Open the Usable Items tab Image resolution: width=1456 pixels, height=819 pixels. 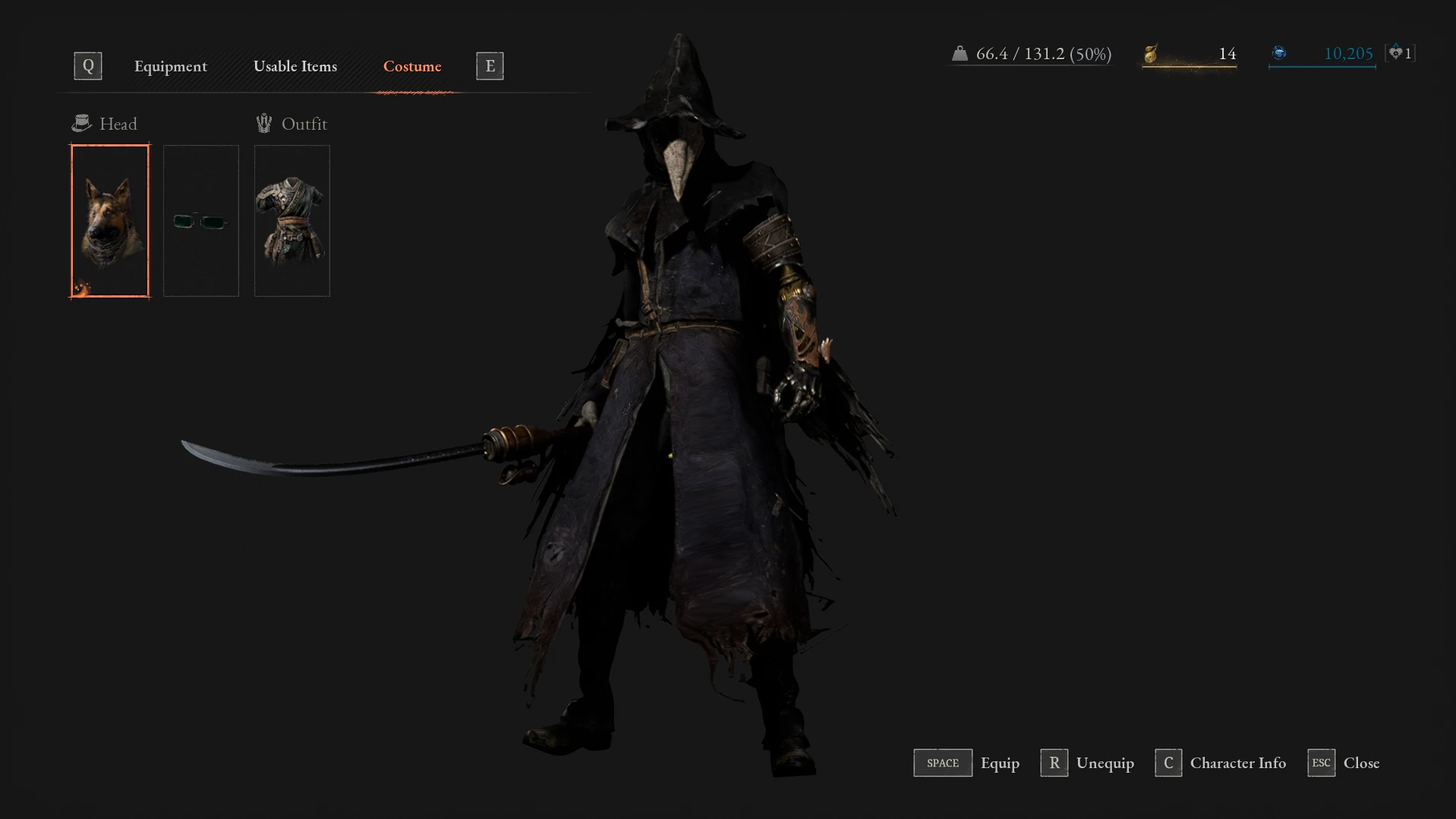click(x=295, y=66)
